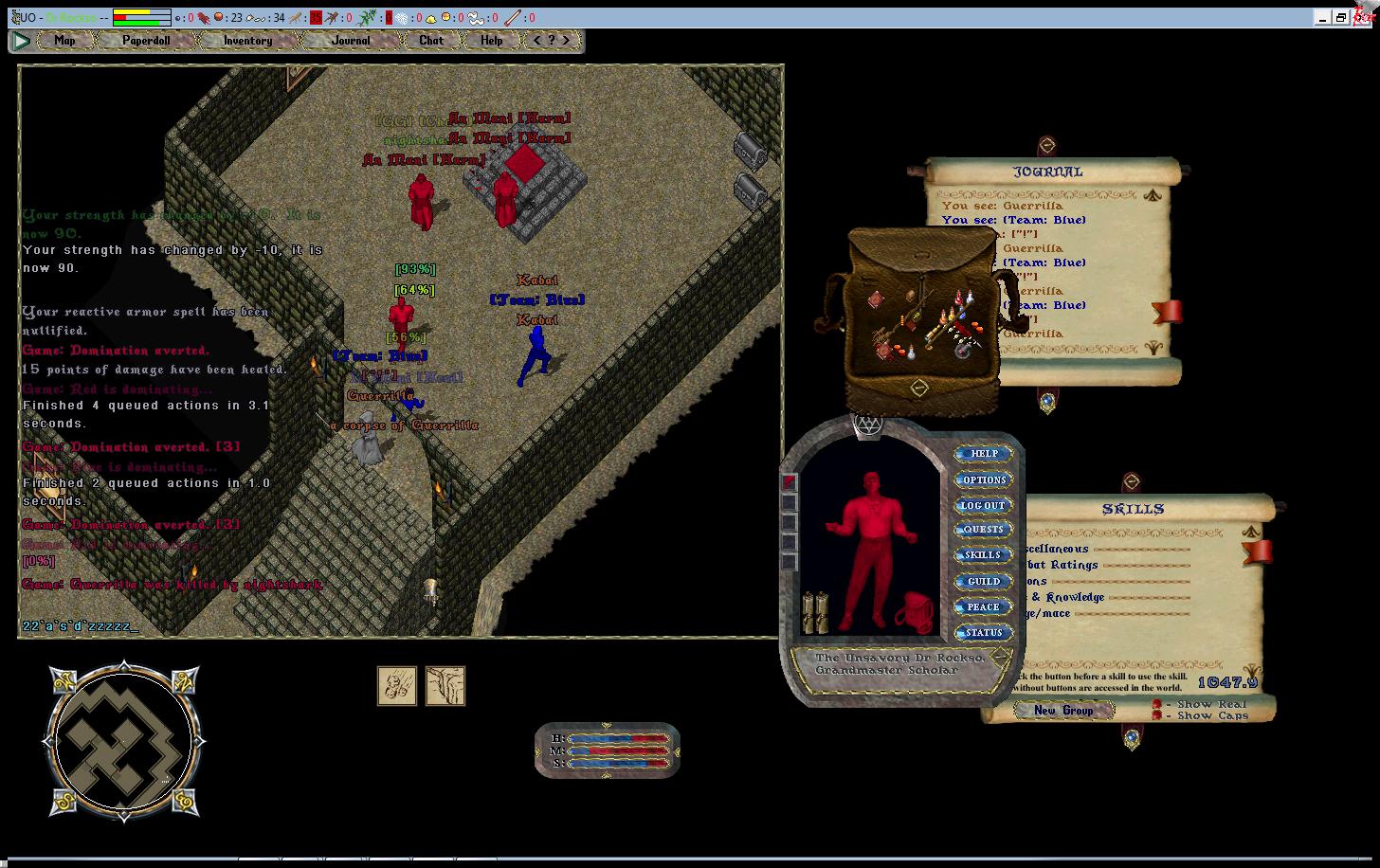Open the SKILLS button on paperdoll
Screen dimensions: 1380x868
(983, 555)
